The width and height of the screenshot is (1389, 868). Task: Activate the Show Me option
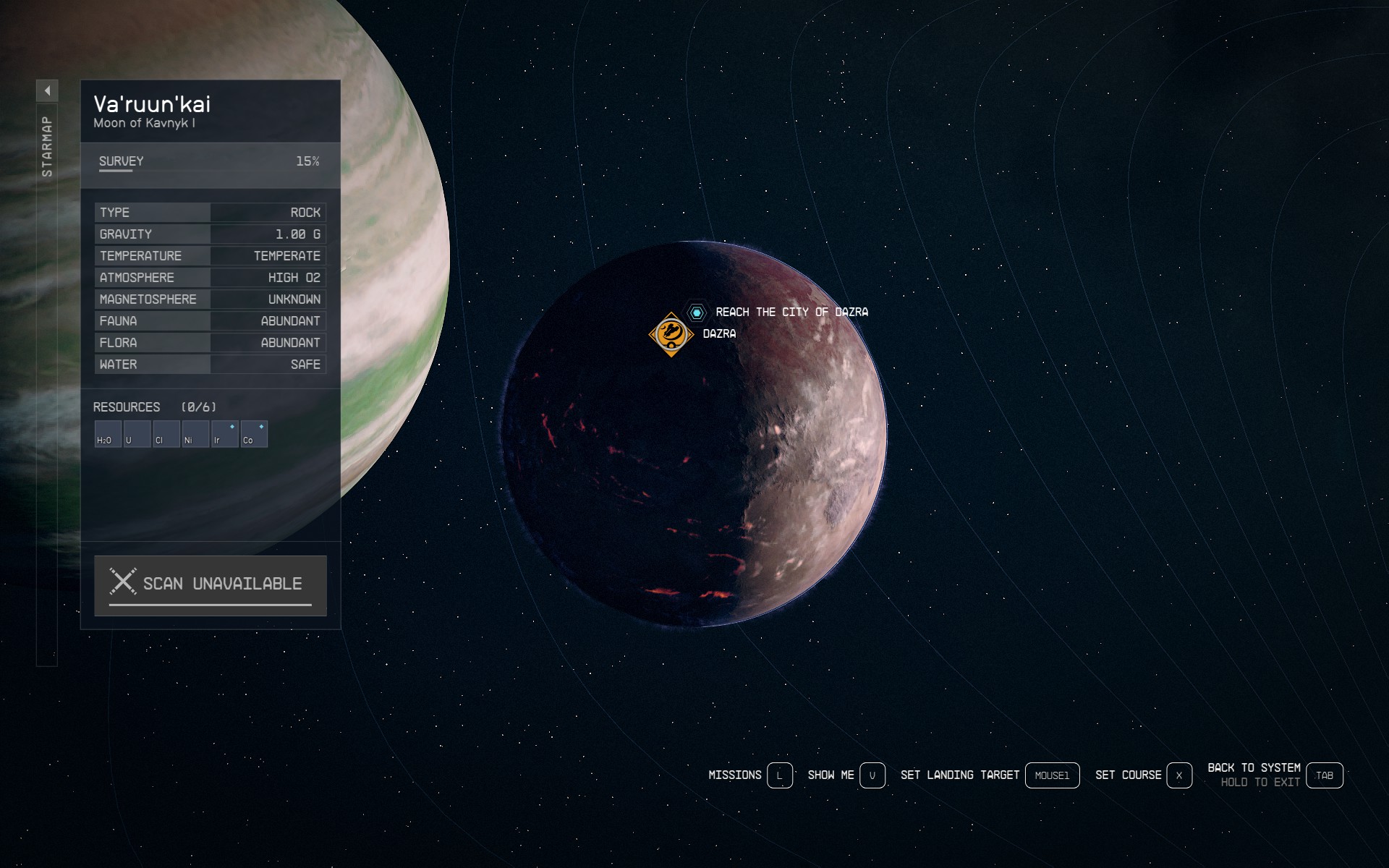(x=872, y=775)
